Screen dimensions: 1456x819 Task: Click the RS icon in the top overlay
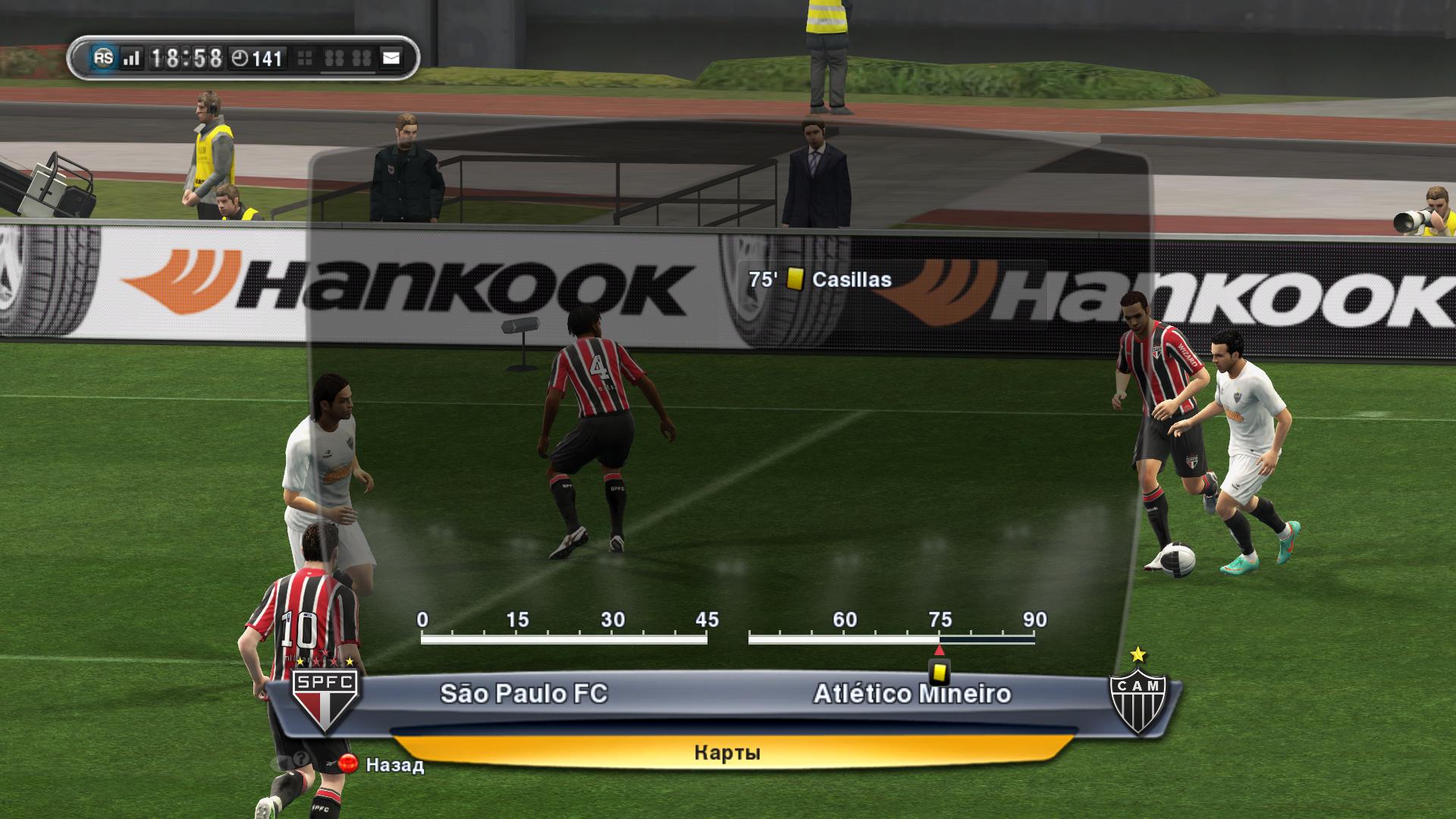(x=103, y=58)
